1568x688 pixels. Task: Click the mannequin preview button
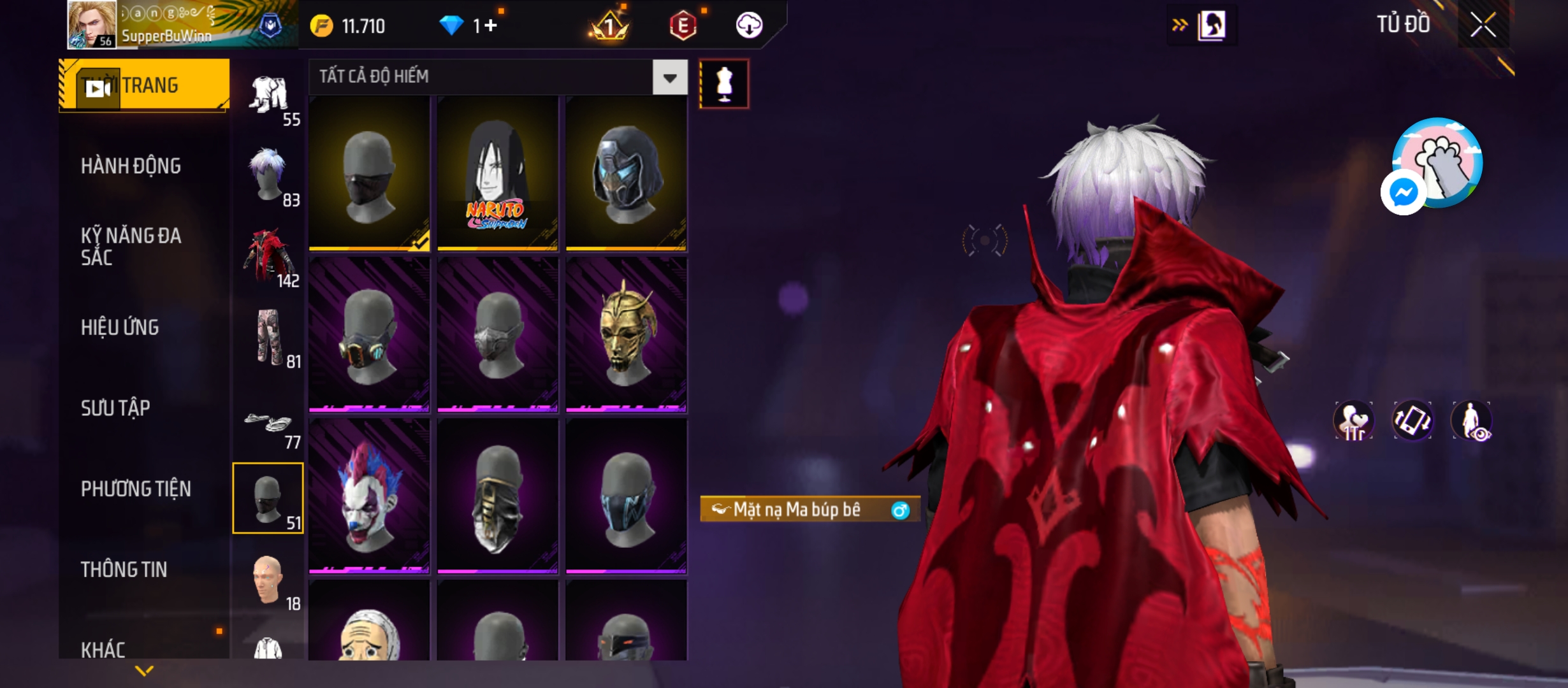(x=724, y=84)
